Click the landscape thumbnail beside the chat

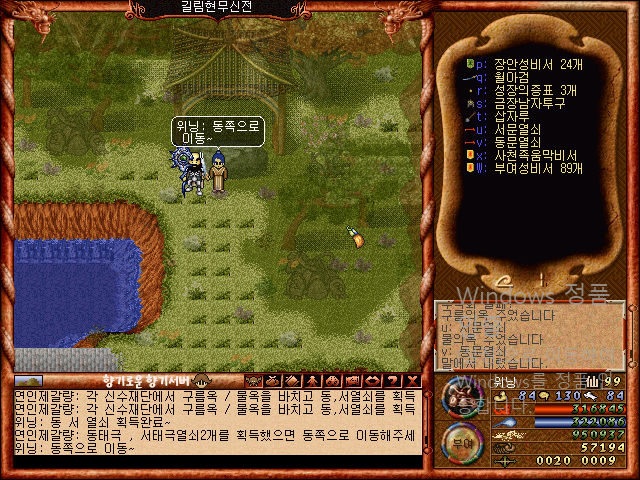[28, 380]
